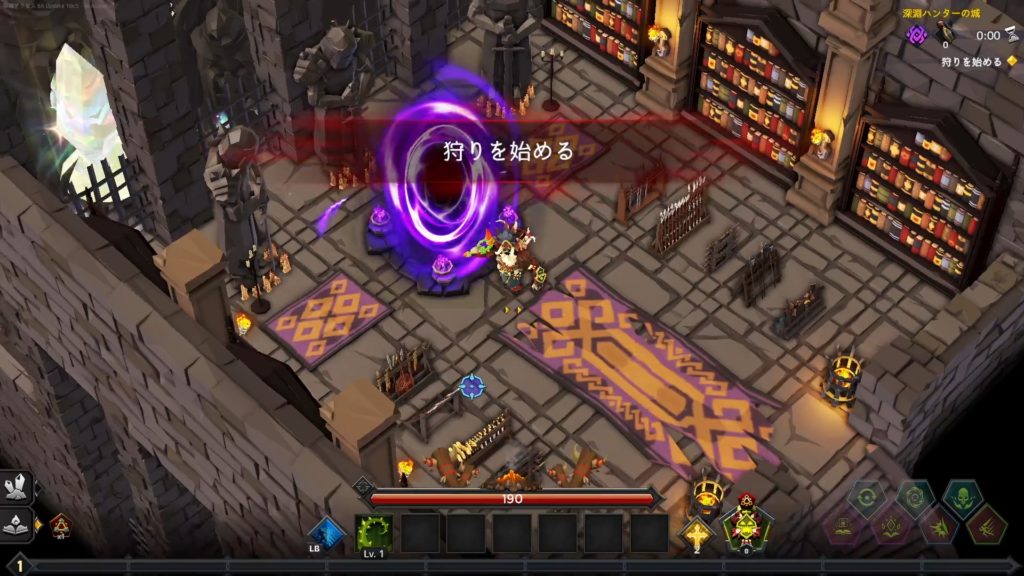1024x576 pixels.
Task: Open the flame spellbook menu icon
Action: point(17,522)
